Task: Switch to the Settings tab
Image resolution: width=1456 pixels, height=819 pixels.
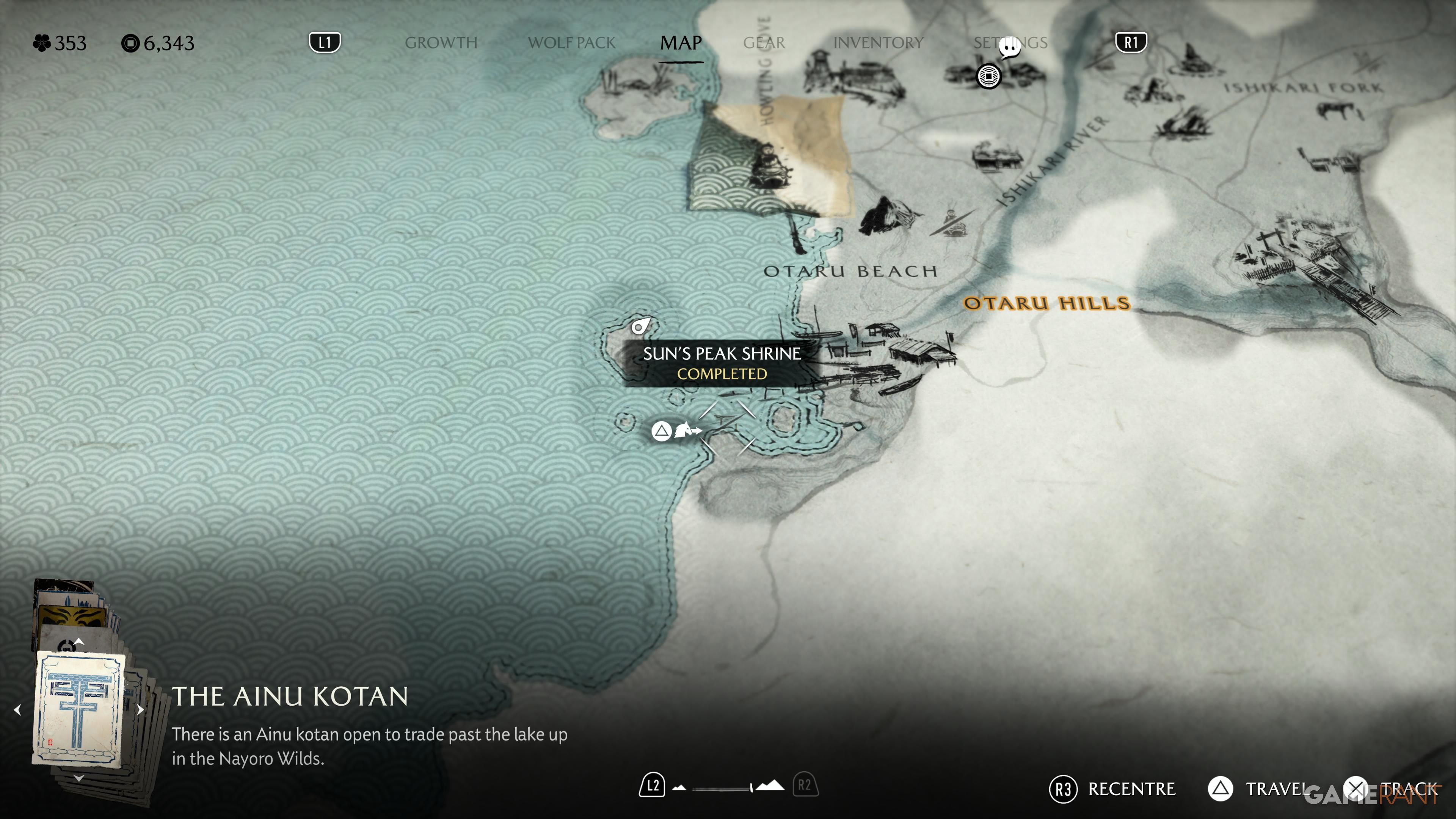Action: click(1010, 42)
